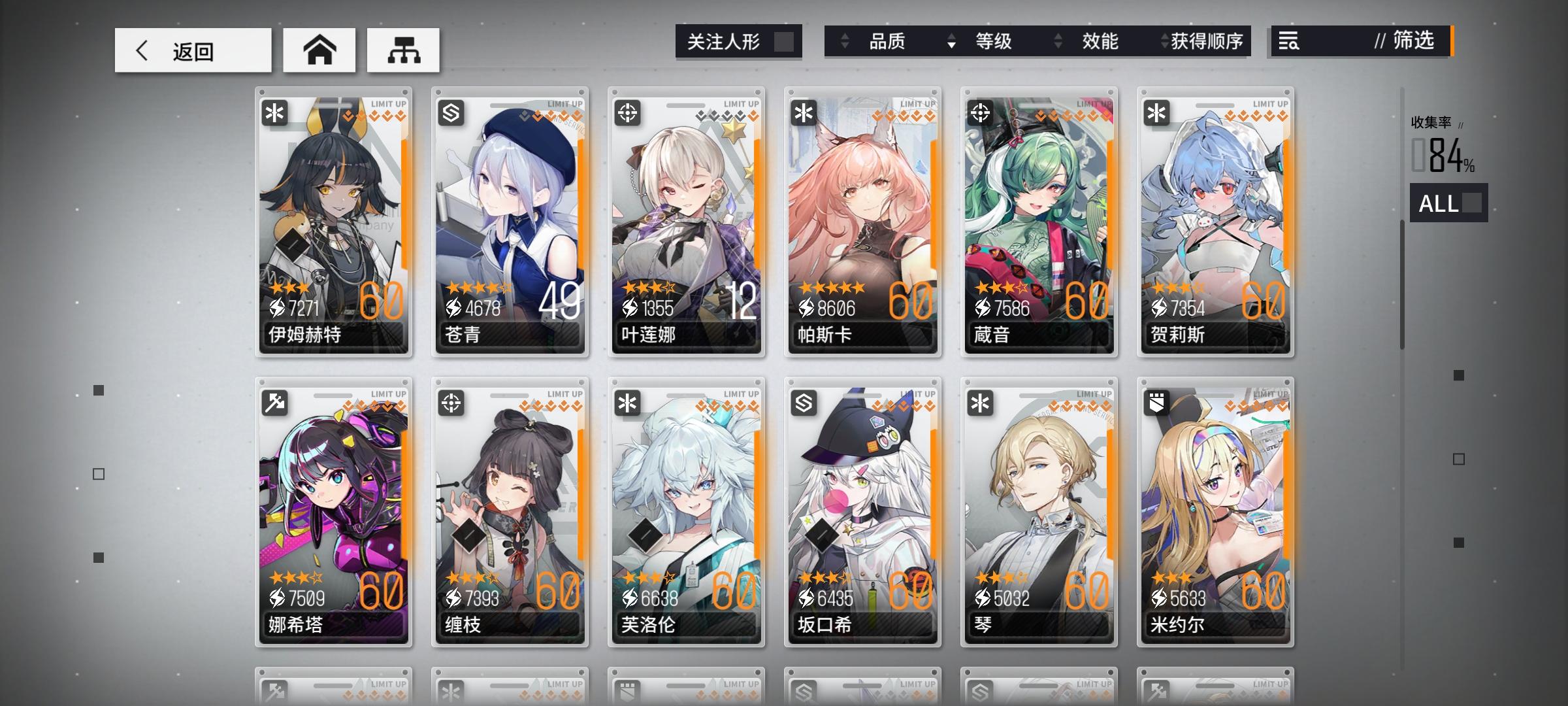Open the 筛选 filter panel
The width and height of the screenshot is (1568, 706).
pyautogui.click(x=1410, y=42)
